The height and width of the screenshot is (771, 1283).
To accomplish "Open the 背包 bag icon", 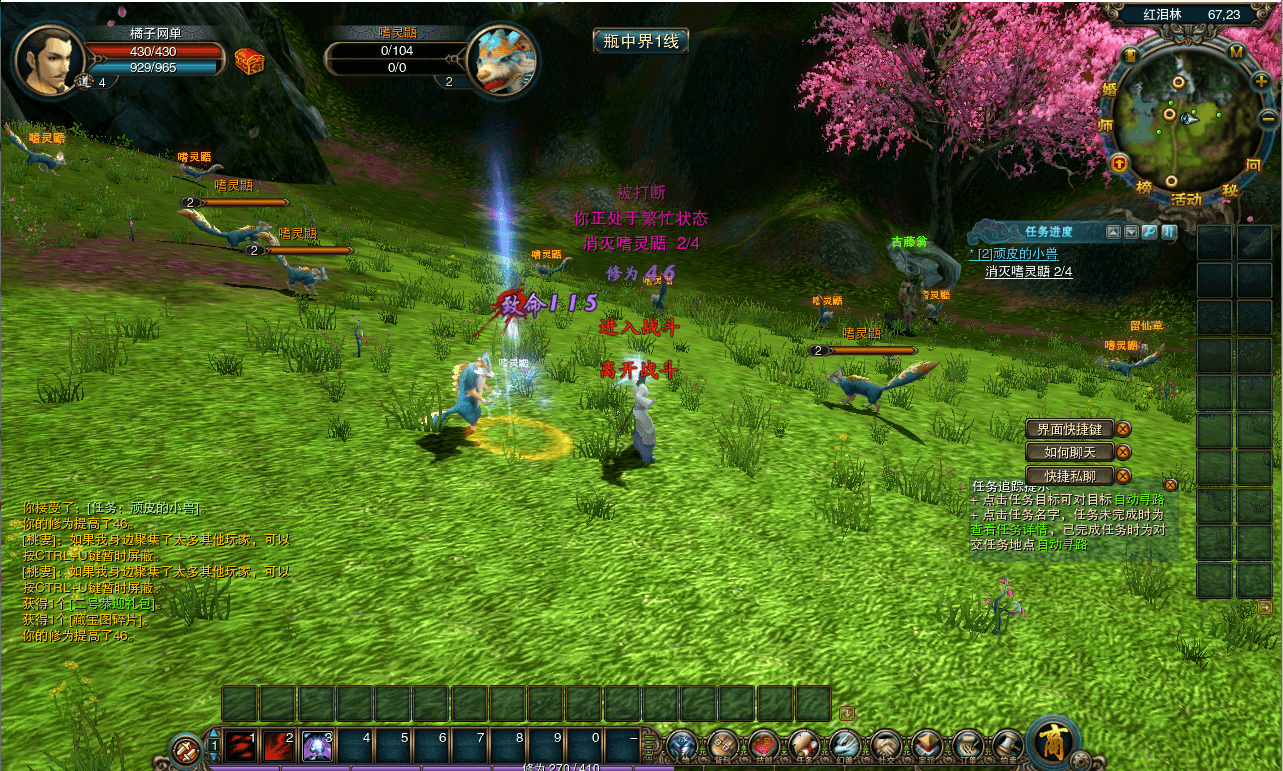I will point(722,744).
